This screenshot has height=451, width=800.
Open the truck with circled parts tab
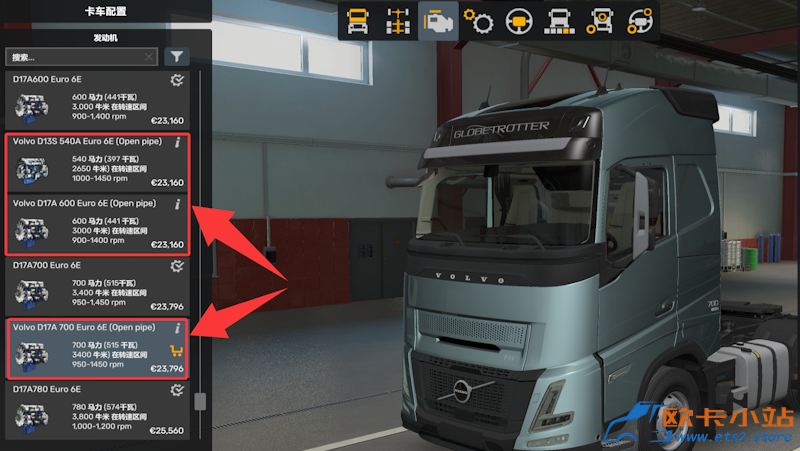coord(599,21)
